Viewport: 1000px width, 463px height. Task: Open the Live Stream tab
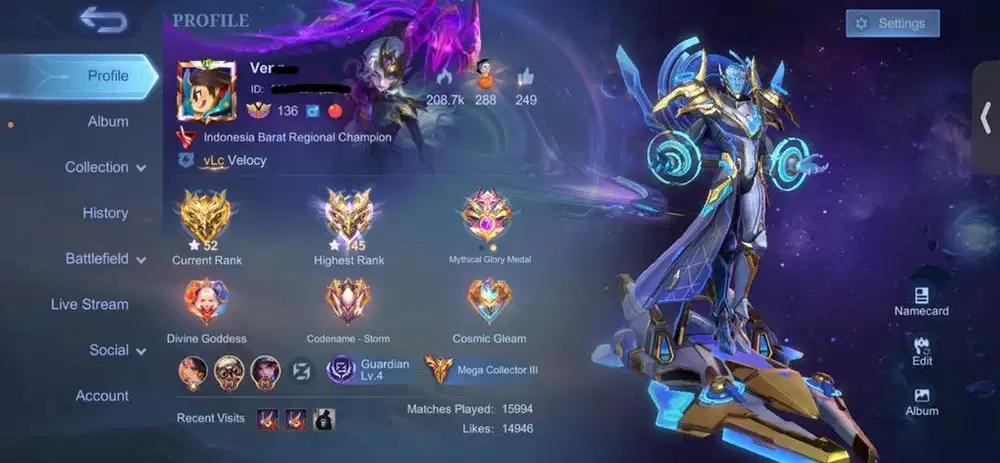[90, 304]
